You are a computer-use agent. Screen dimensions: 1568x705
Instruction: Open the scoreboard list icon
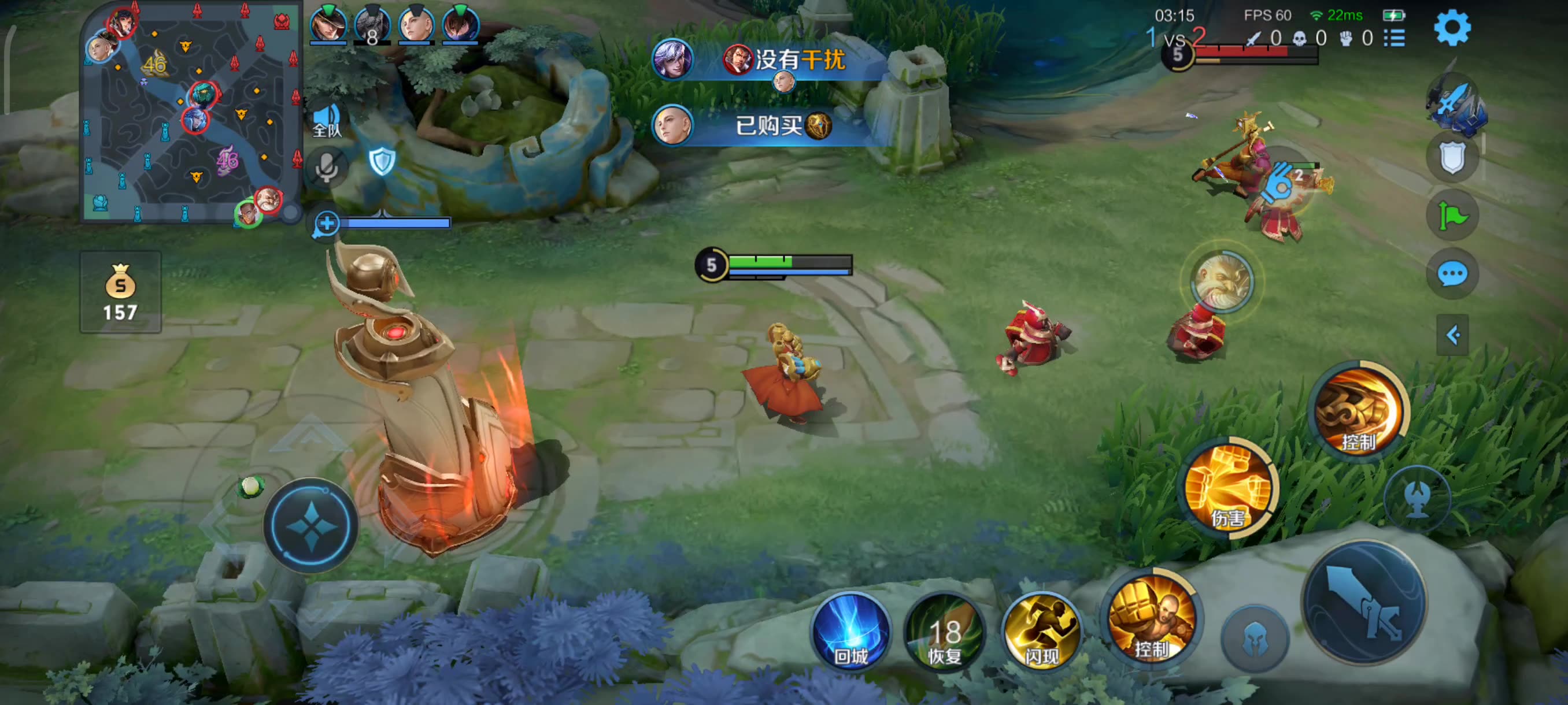tap(1395, 38)
